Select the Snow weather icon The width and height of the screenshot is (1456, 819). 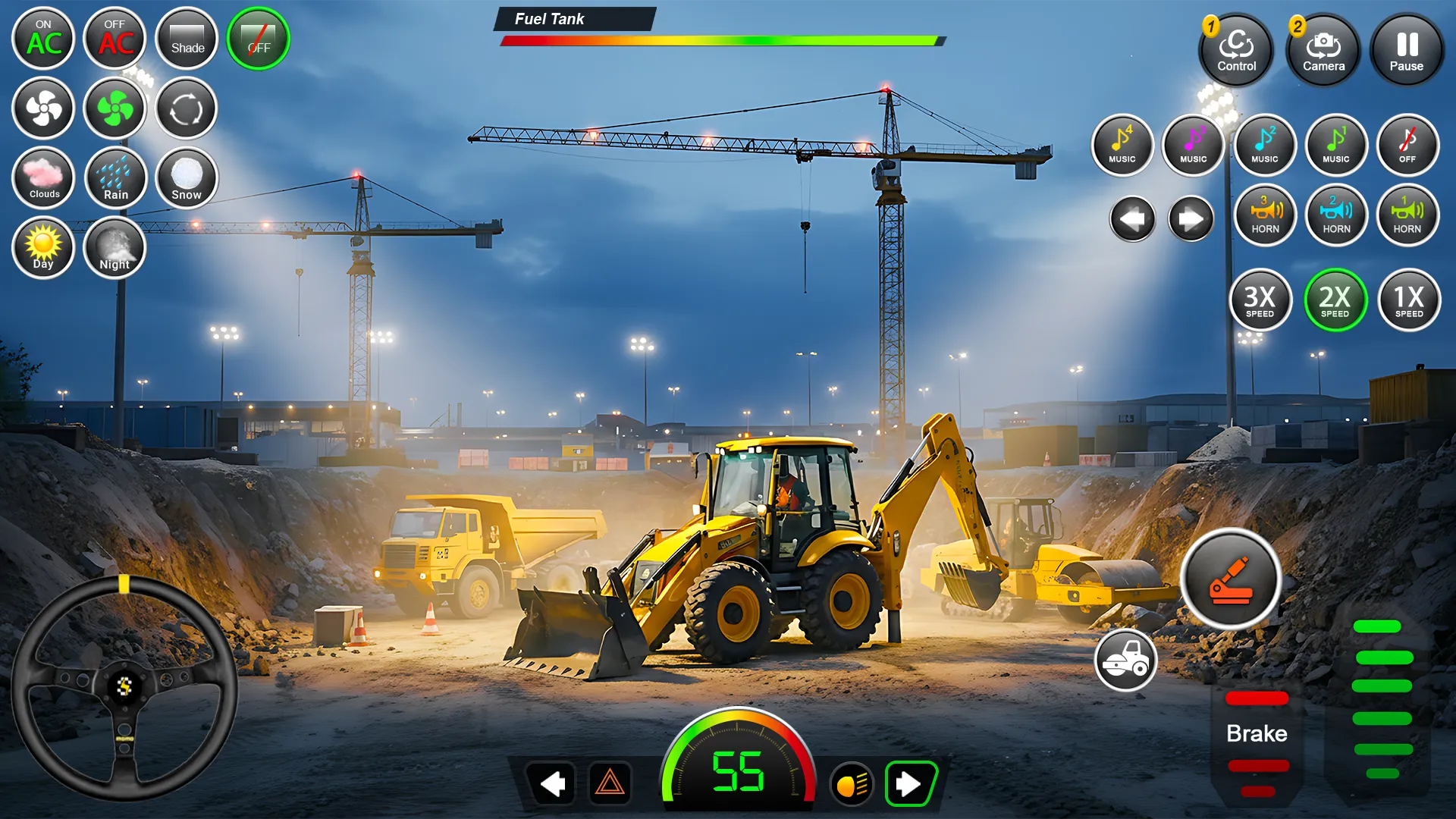(x=186, y=178)
